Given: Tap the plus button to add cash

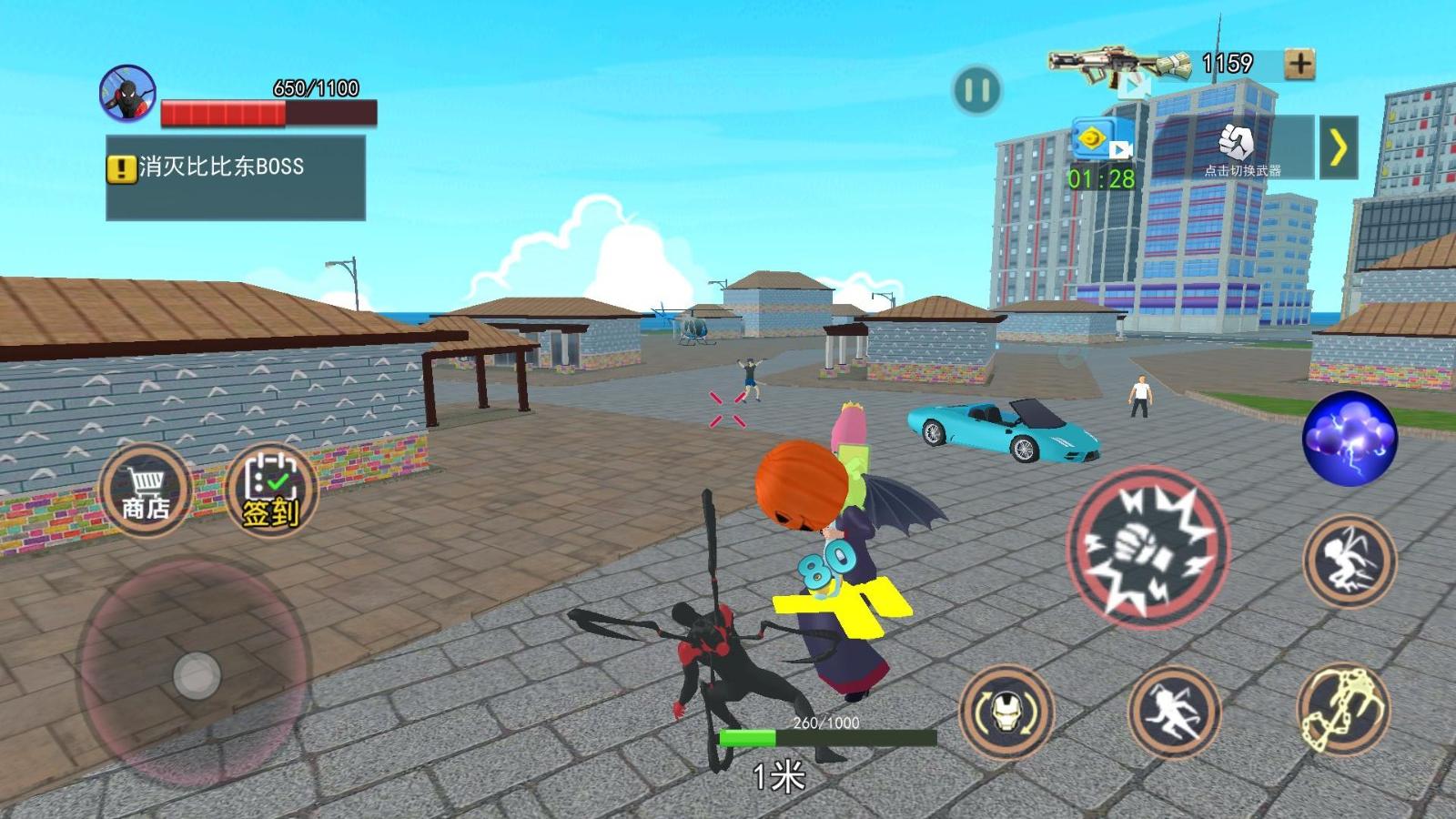Looking at the screenshot, I should (x=1299, y=64).
